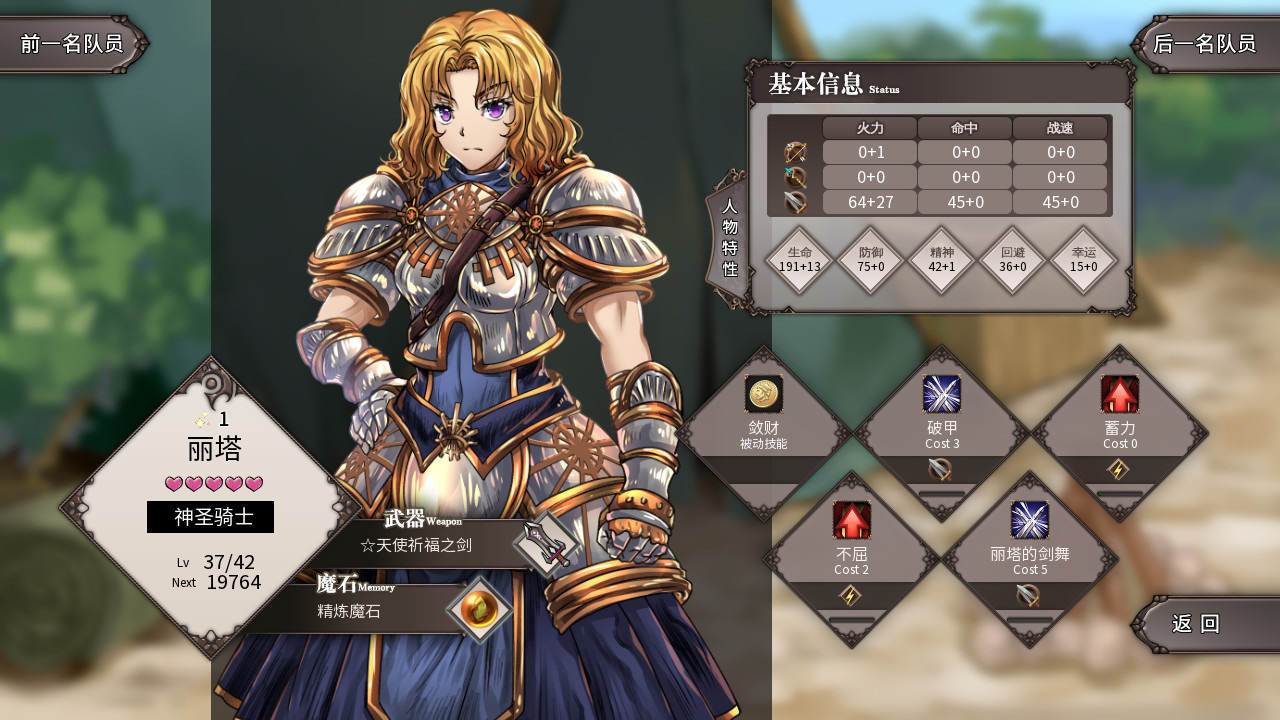This screenshot has width=1280, height=720.
Task: Click the sword cost icon under 破甲
Action: [x=937, y=470]
